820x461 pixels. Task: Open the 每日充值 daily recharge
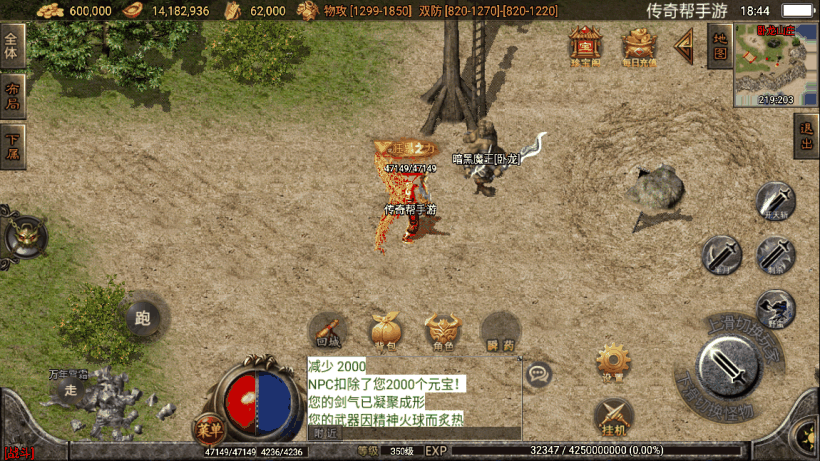[x=639, y=45]
